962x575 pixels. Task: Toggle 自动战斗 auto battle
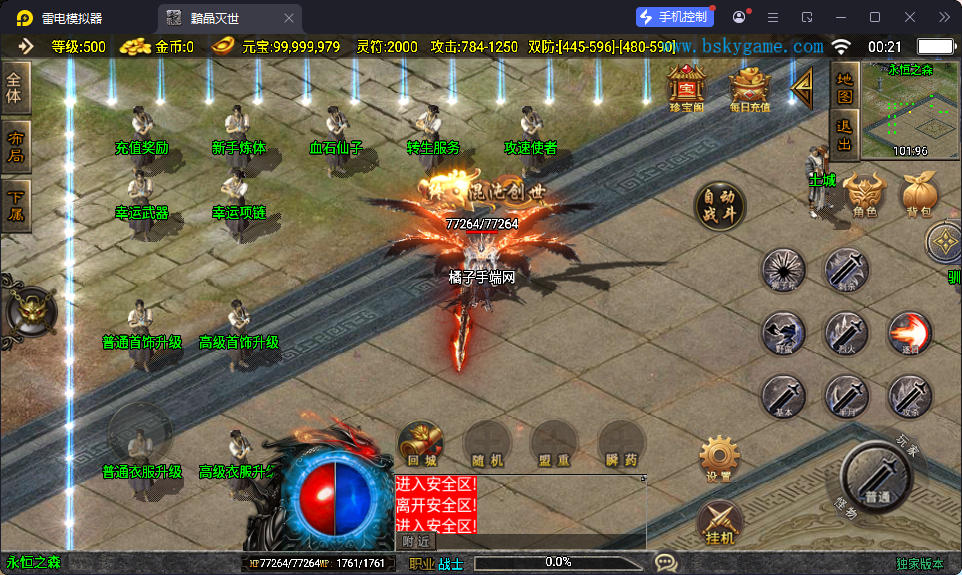(x=720, y=208)
